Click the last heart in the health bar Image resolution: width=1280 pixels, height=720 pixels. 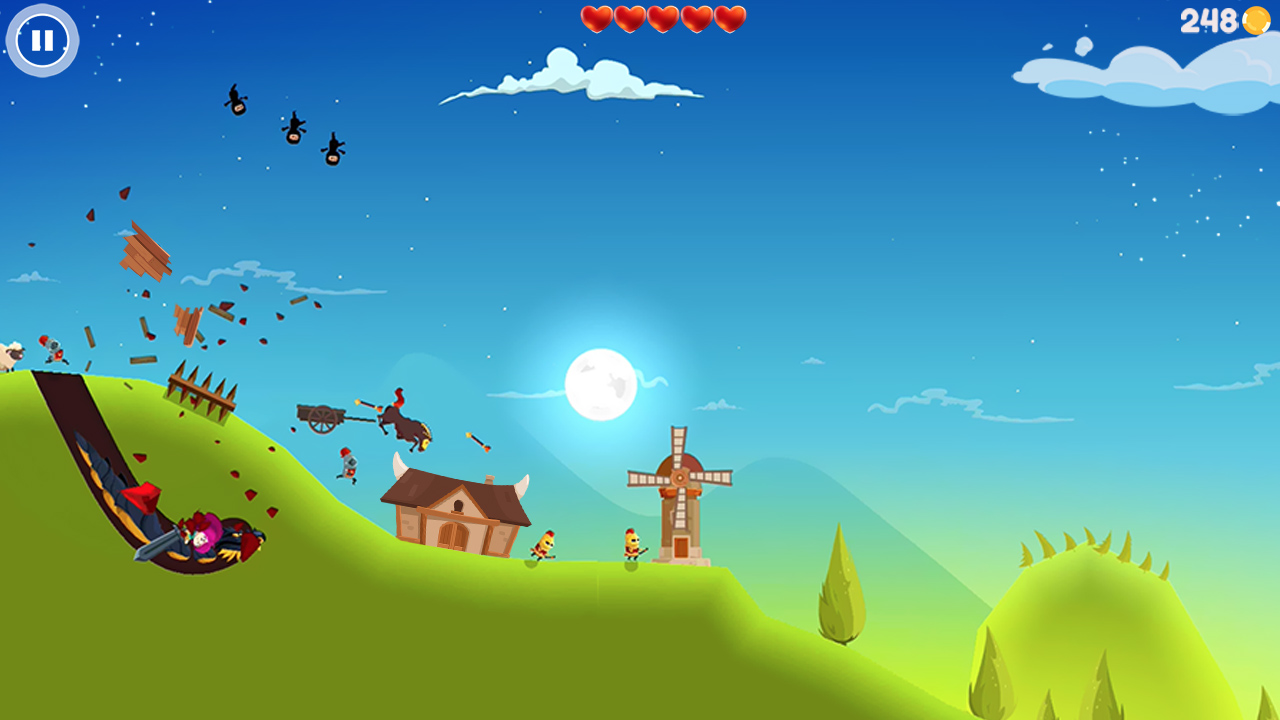(x=729, y=17)
